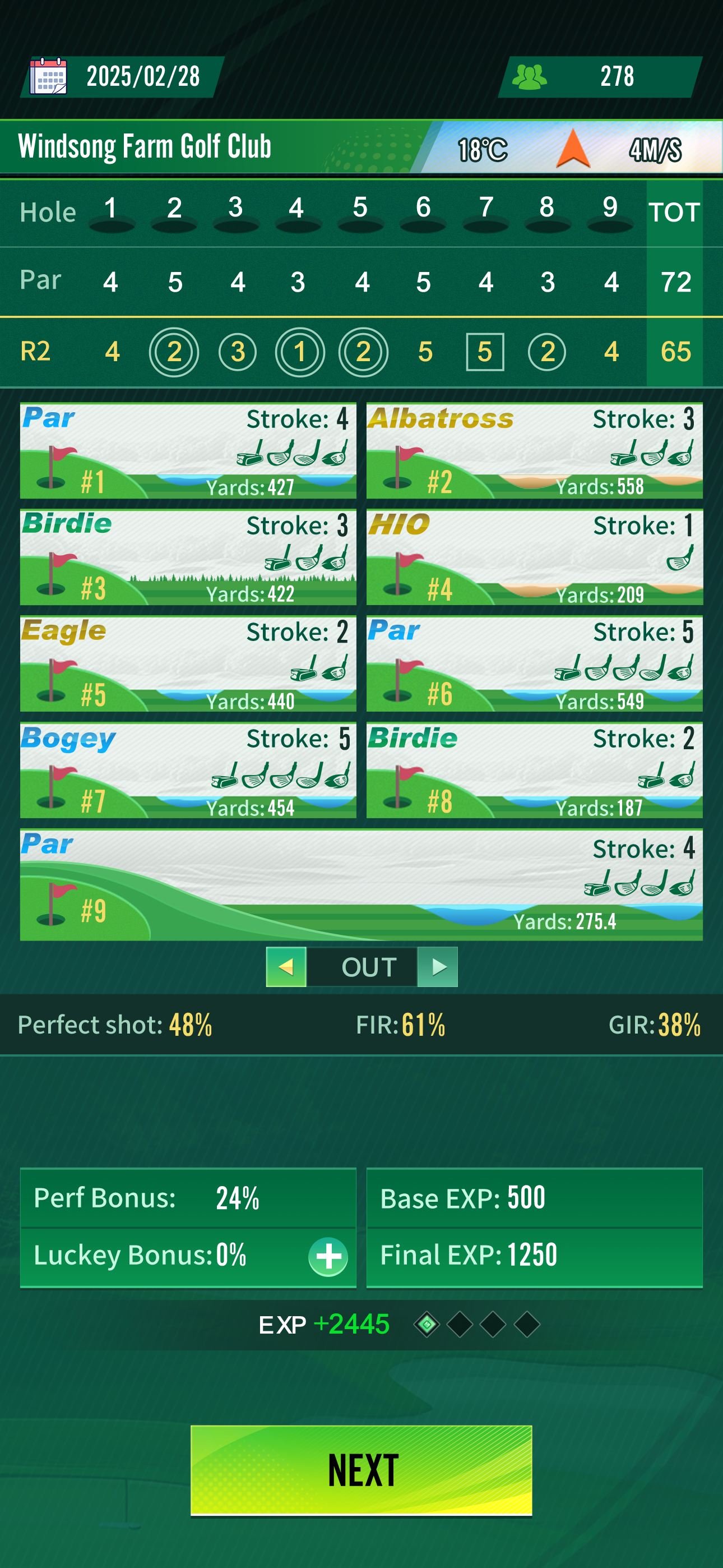Open the hole #1 Par result card
This screenshot has width=723, height=1568.
(188, 450)
